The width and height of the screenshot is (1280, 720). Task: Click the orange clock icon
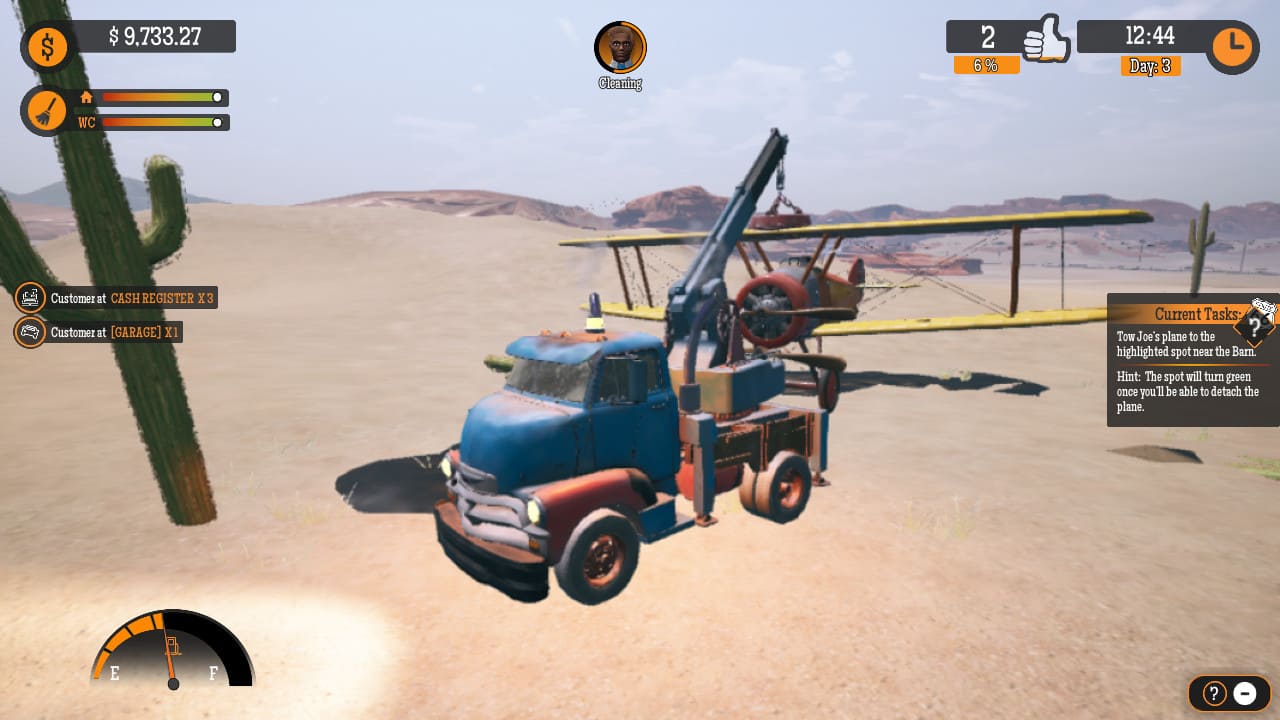tap(1231, 46)
